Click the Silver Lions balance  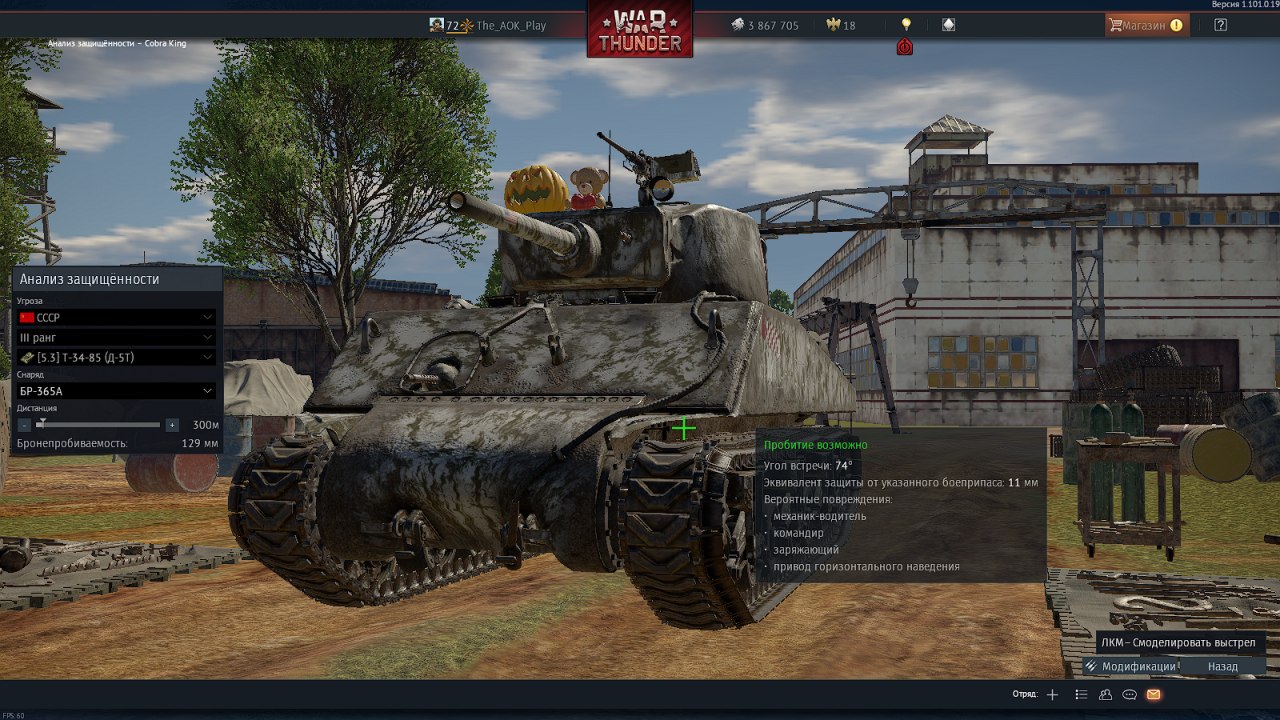click(x=765, y=26)
